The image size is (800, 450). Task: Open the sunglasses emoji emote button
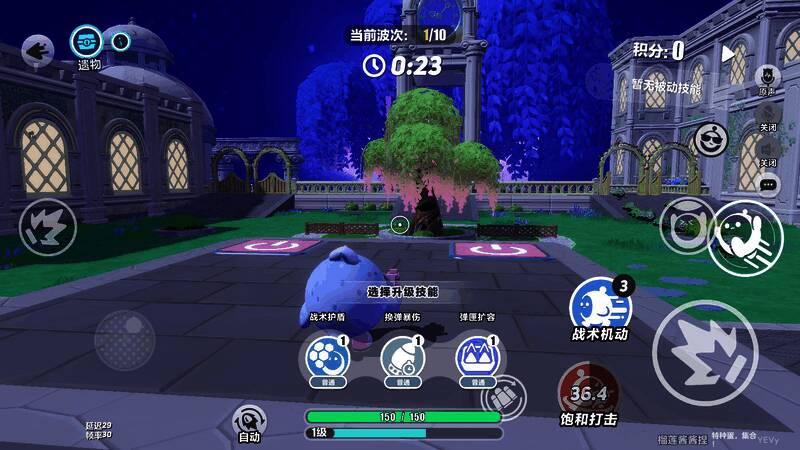click(711, 138)
